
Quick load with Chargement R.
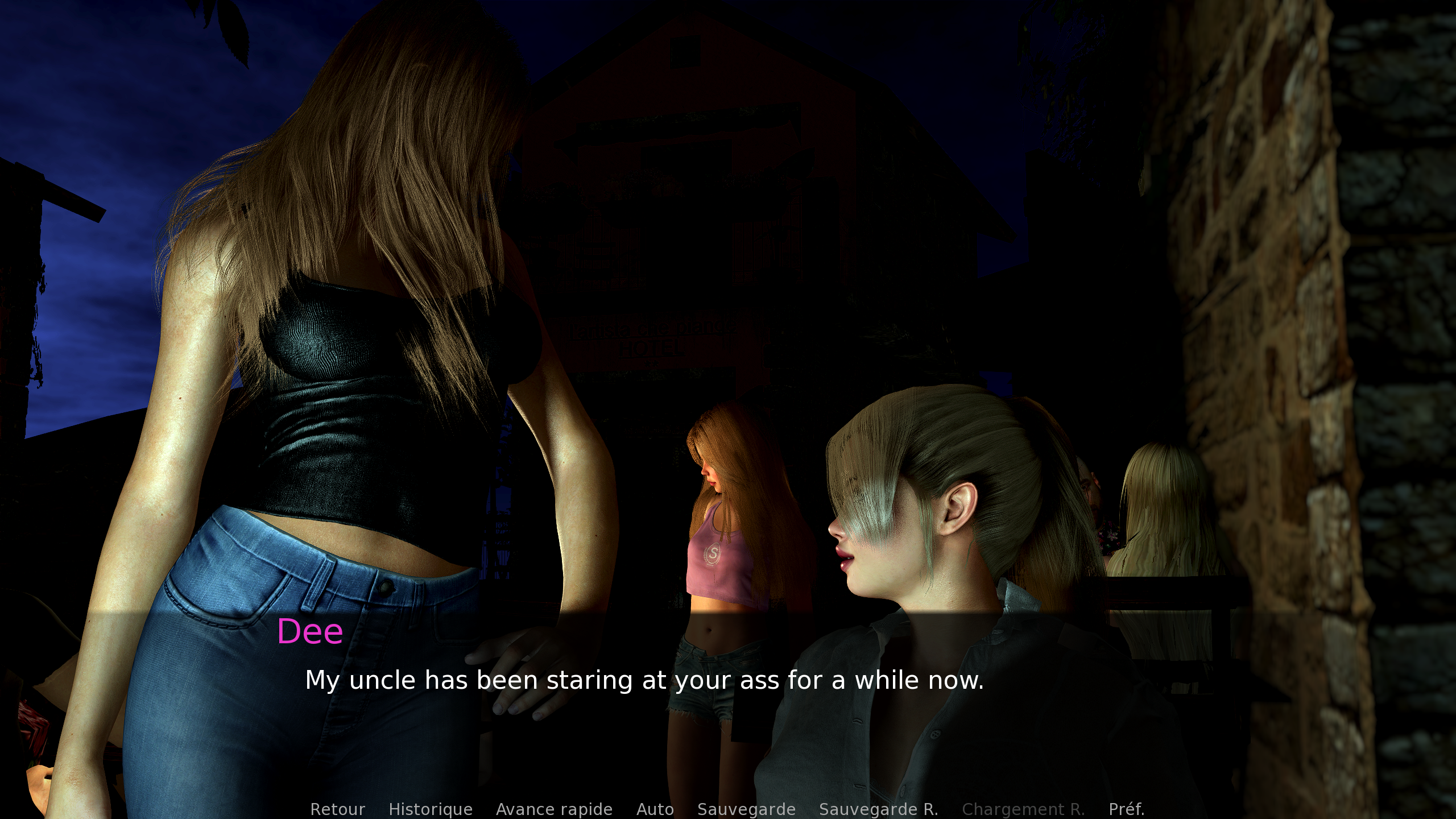(x=1023, y=809)
